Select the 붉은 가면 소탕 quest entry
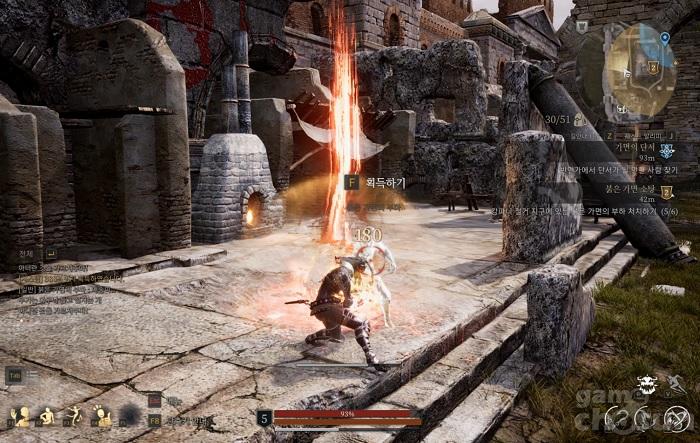The image size is (700, 443). (x=636, y=187)
